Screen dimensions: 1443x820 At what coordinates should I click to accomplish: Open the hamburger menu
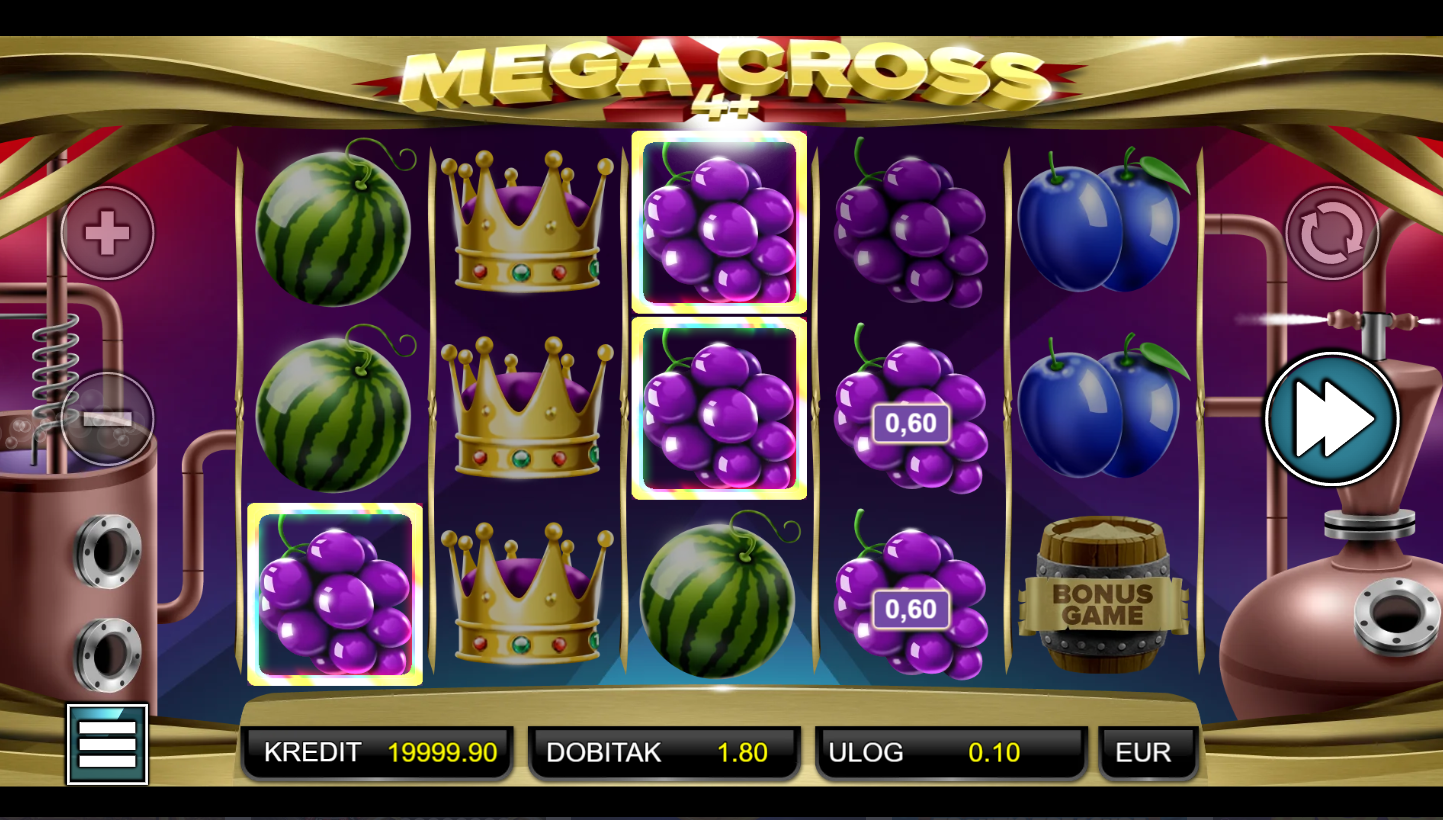pos(107,744)
